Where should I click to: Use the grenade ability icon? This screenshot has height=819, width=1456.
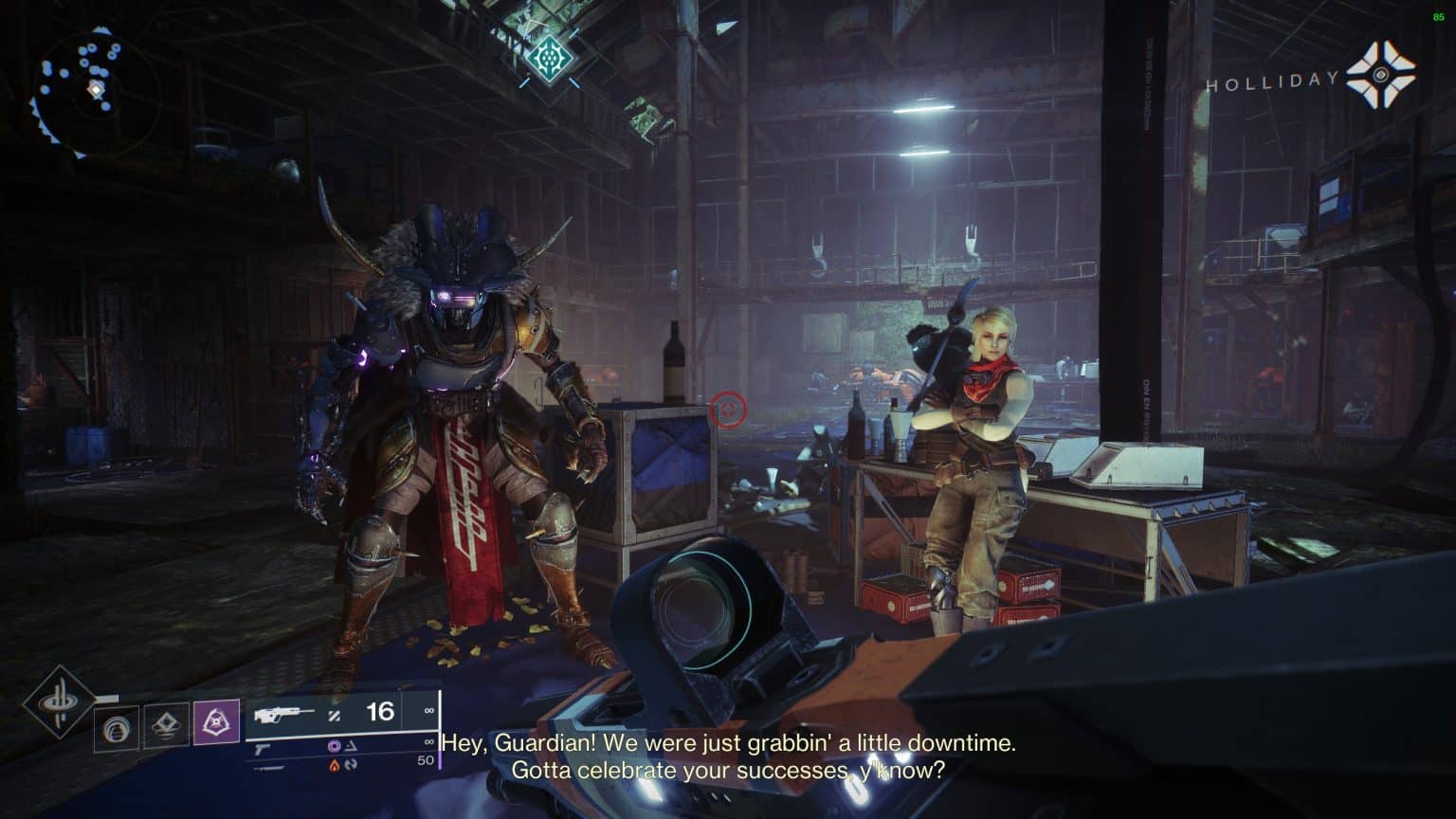117,727
